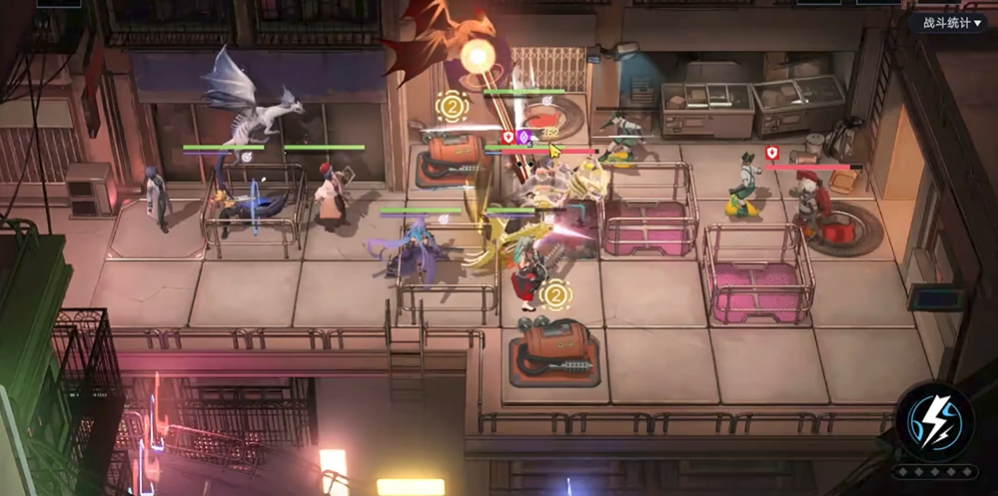Image resolution: width=998 pixels, height=496 pixels.
Task: Activate the lightning bolt skill icon
Action: (x=933, y=420)
